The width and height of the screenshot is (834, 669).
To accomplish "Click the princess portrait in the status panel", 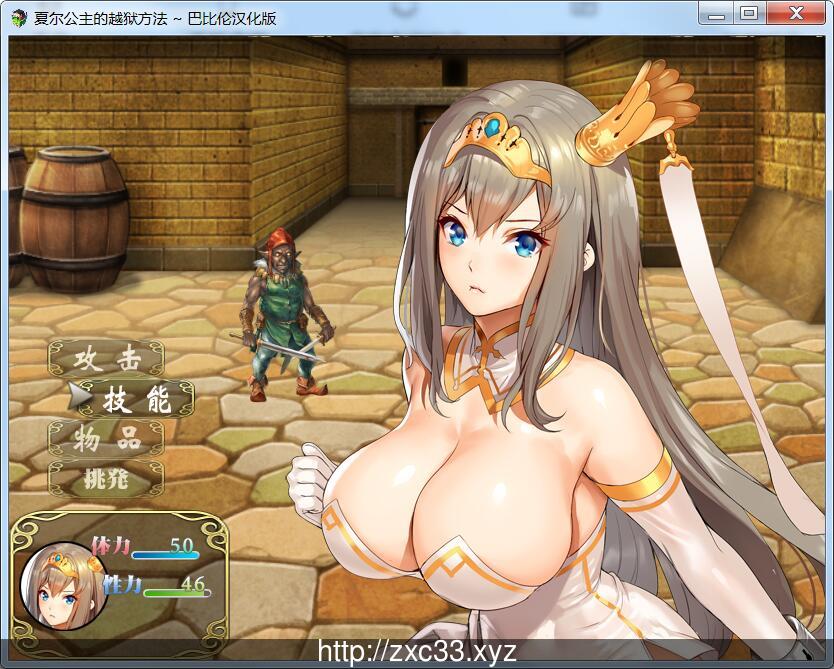I will (x=61, y=585).
